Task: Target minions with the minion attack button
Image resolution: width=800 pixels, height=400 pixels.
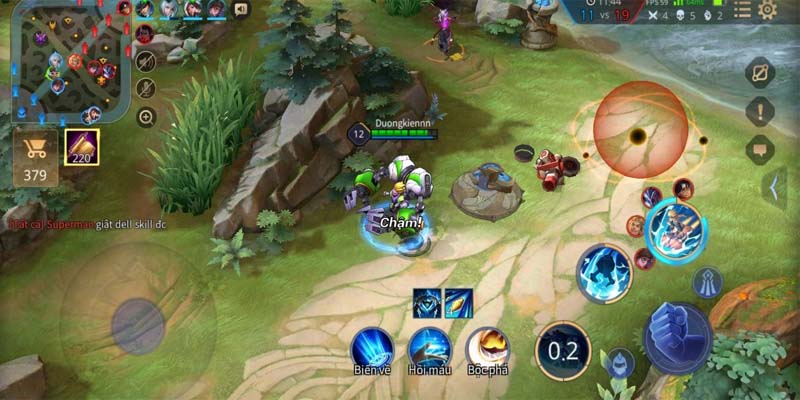Action: [x=620, y=363]
